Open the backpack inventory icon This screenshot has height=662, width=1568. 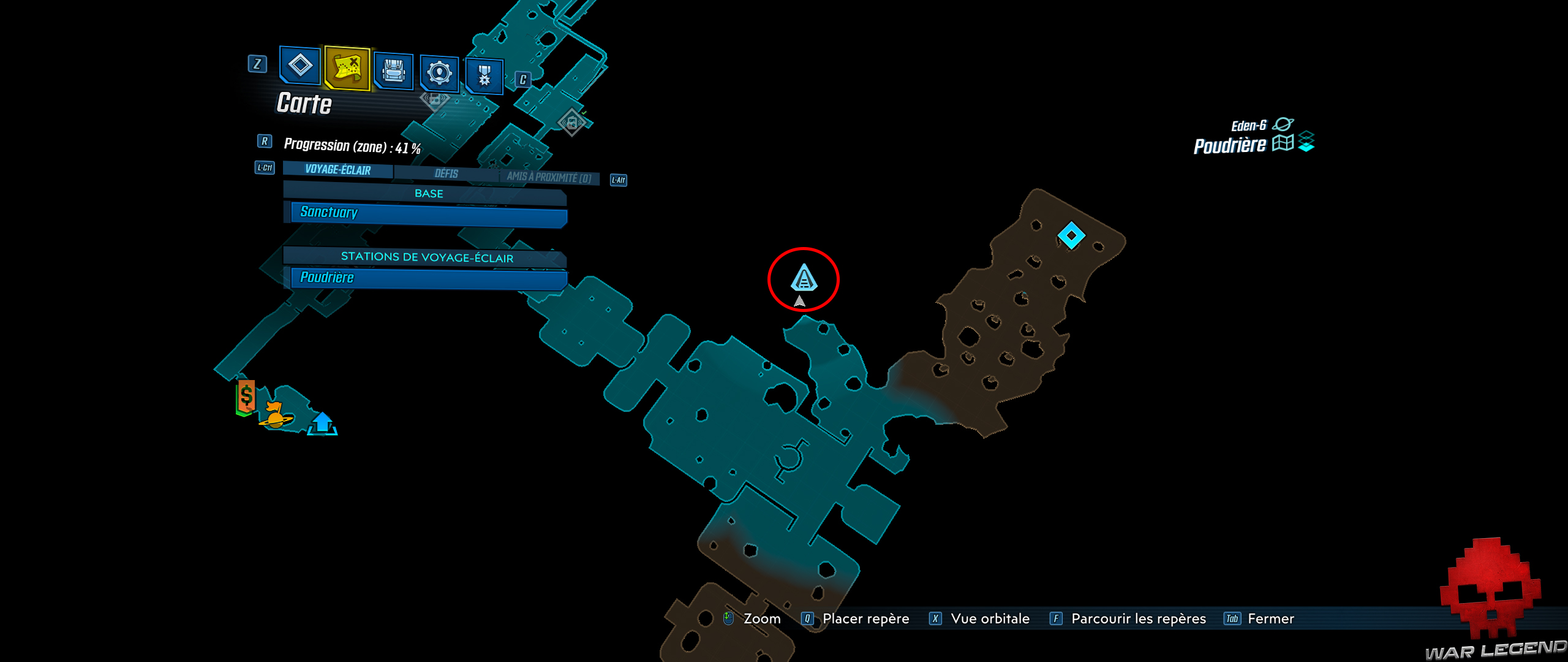pos(395,72)
